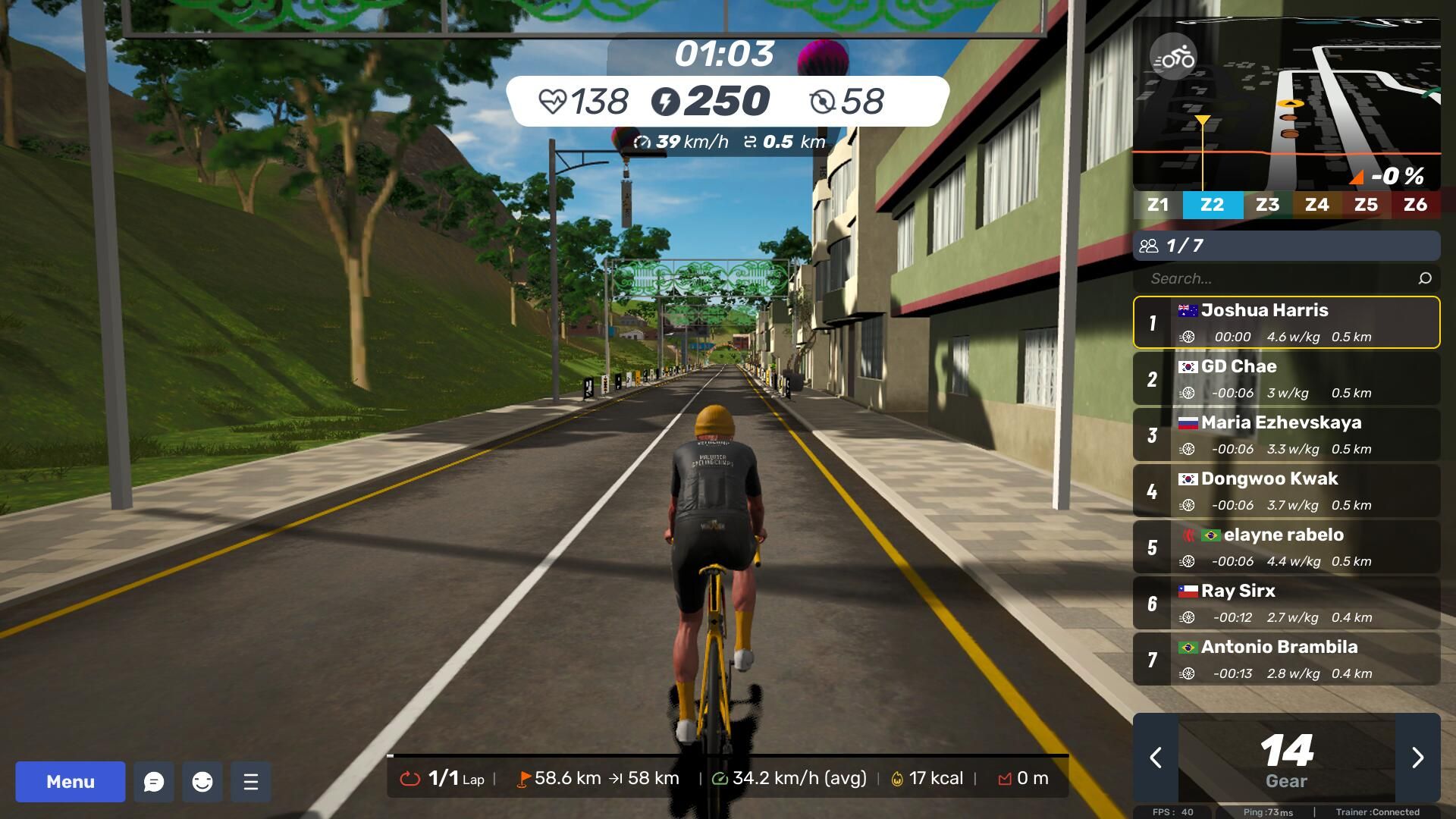Image resolution: width=1456 pixels, height=819 pixels.
Task: Click the magnifying glass search icon
Action: [x=1425, y=278]
